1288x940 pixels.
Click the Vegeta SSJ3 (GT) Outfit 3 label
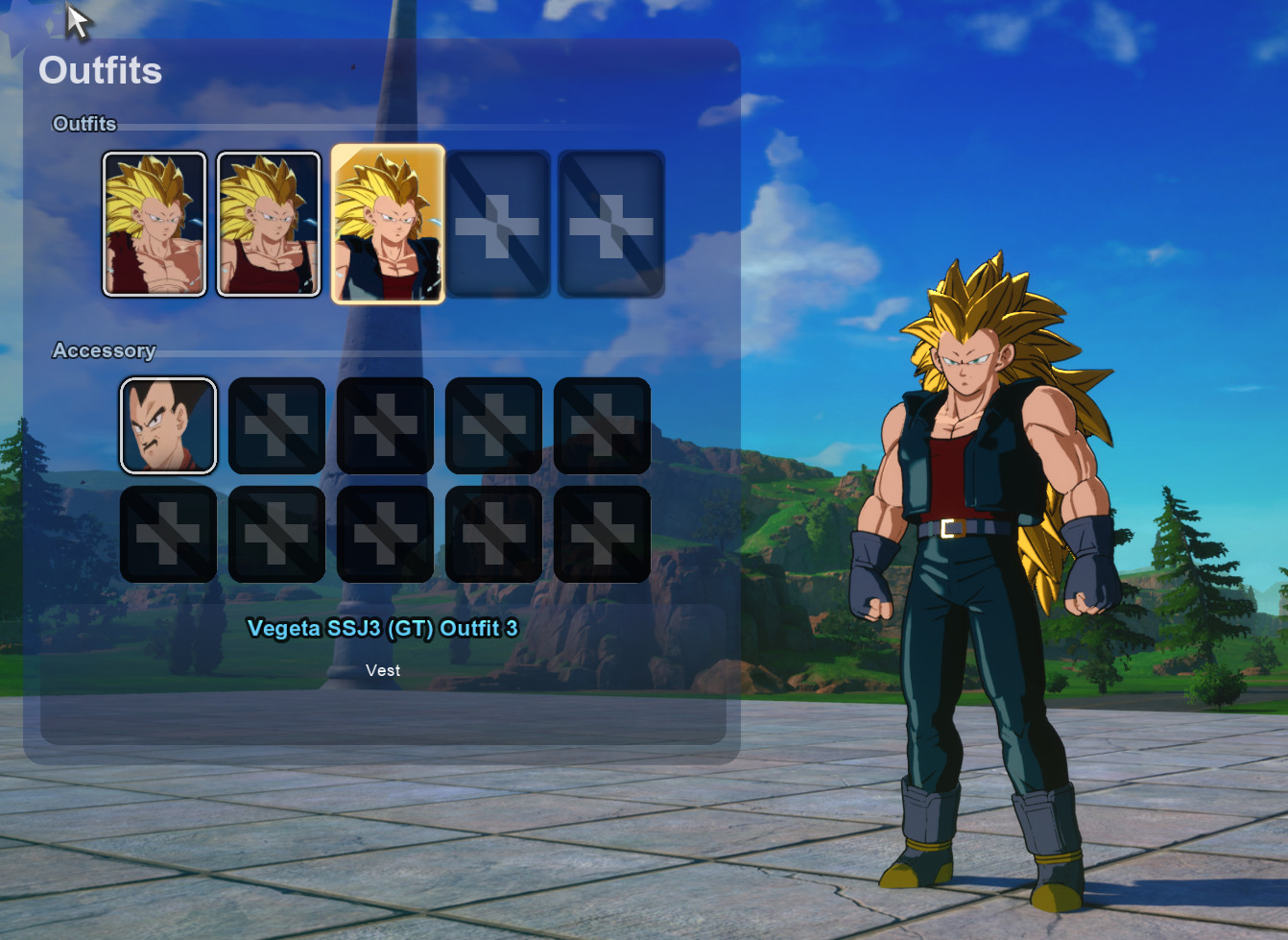tap(383, 630)
